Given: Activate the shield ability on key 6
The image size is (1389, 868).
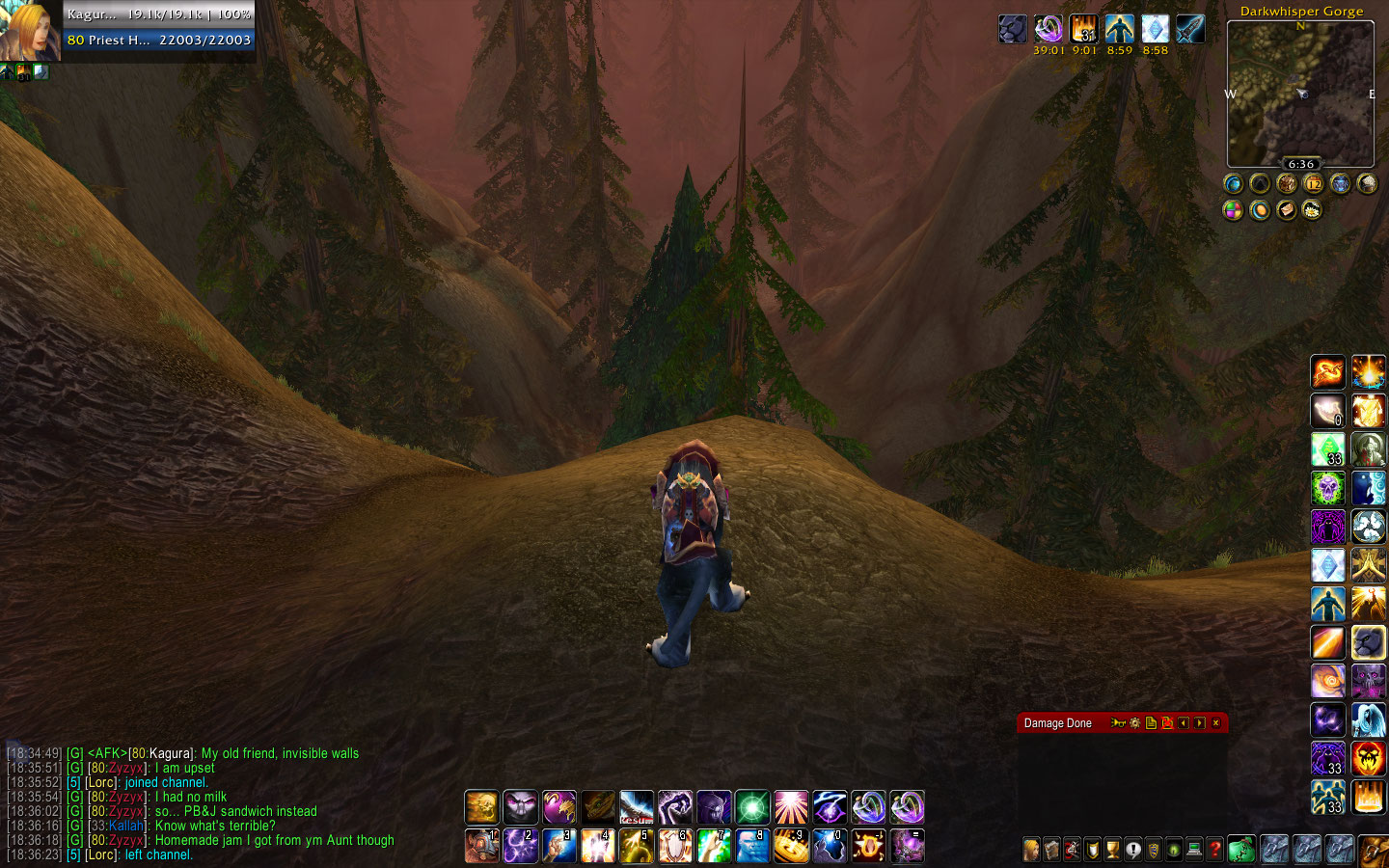Looking at the screenshot, I should click(675, 846).
